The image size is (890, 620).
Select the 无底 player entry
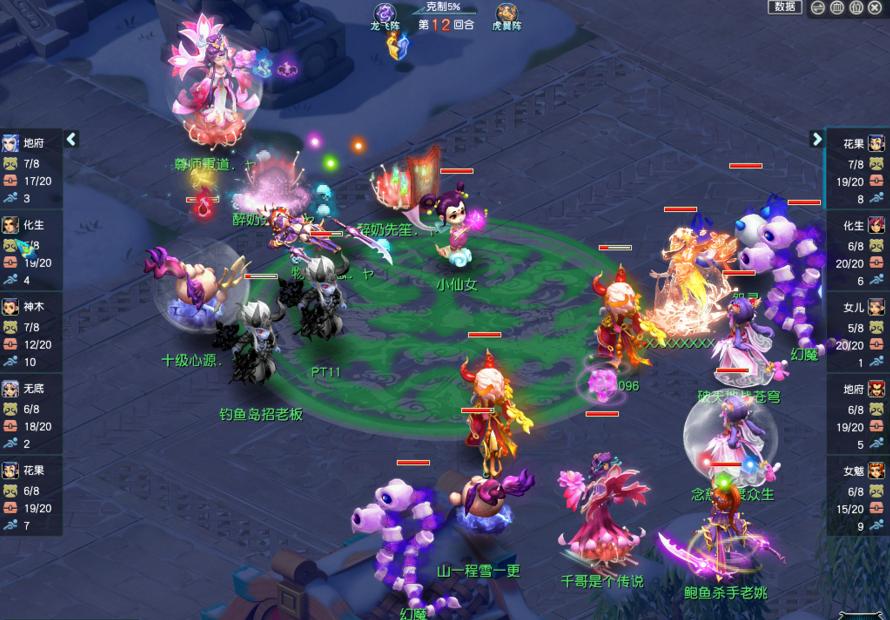[x=30, y=413]
